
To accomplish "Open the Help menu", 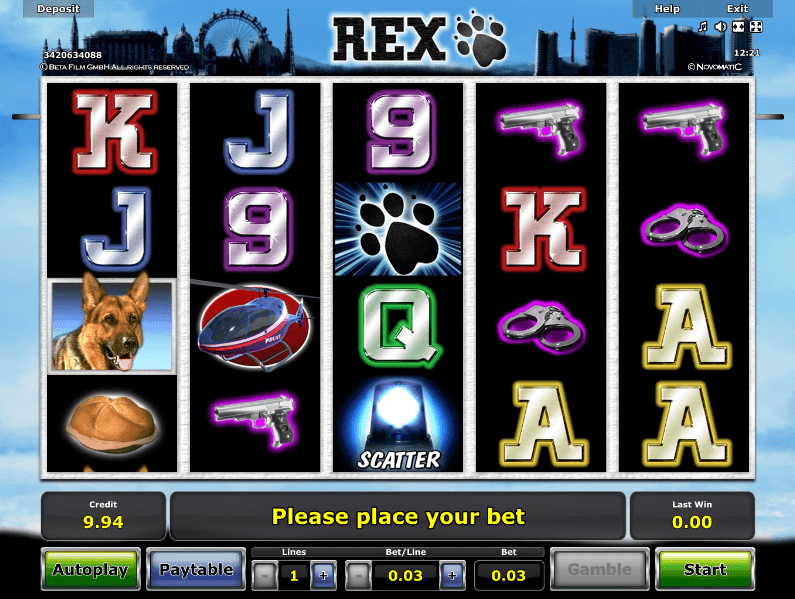I will pos(667,8).
